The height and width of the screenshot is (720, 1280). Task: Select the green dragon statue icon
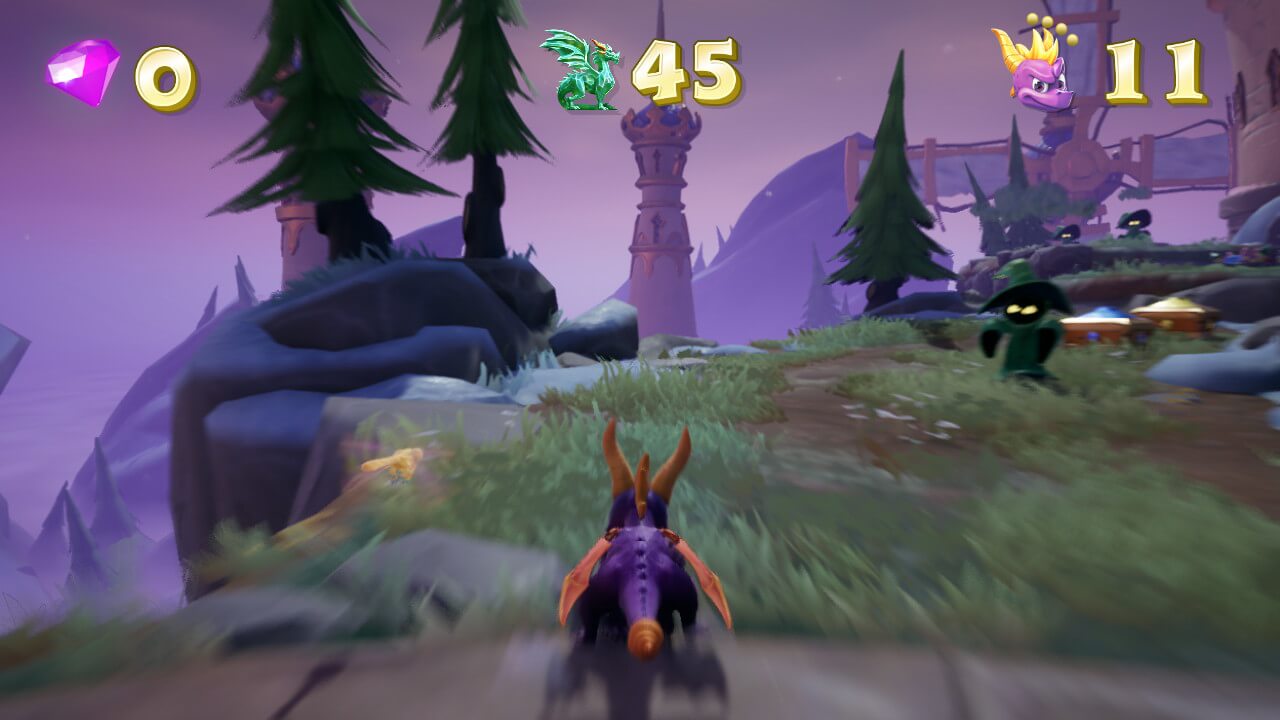click(580, 70)
